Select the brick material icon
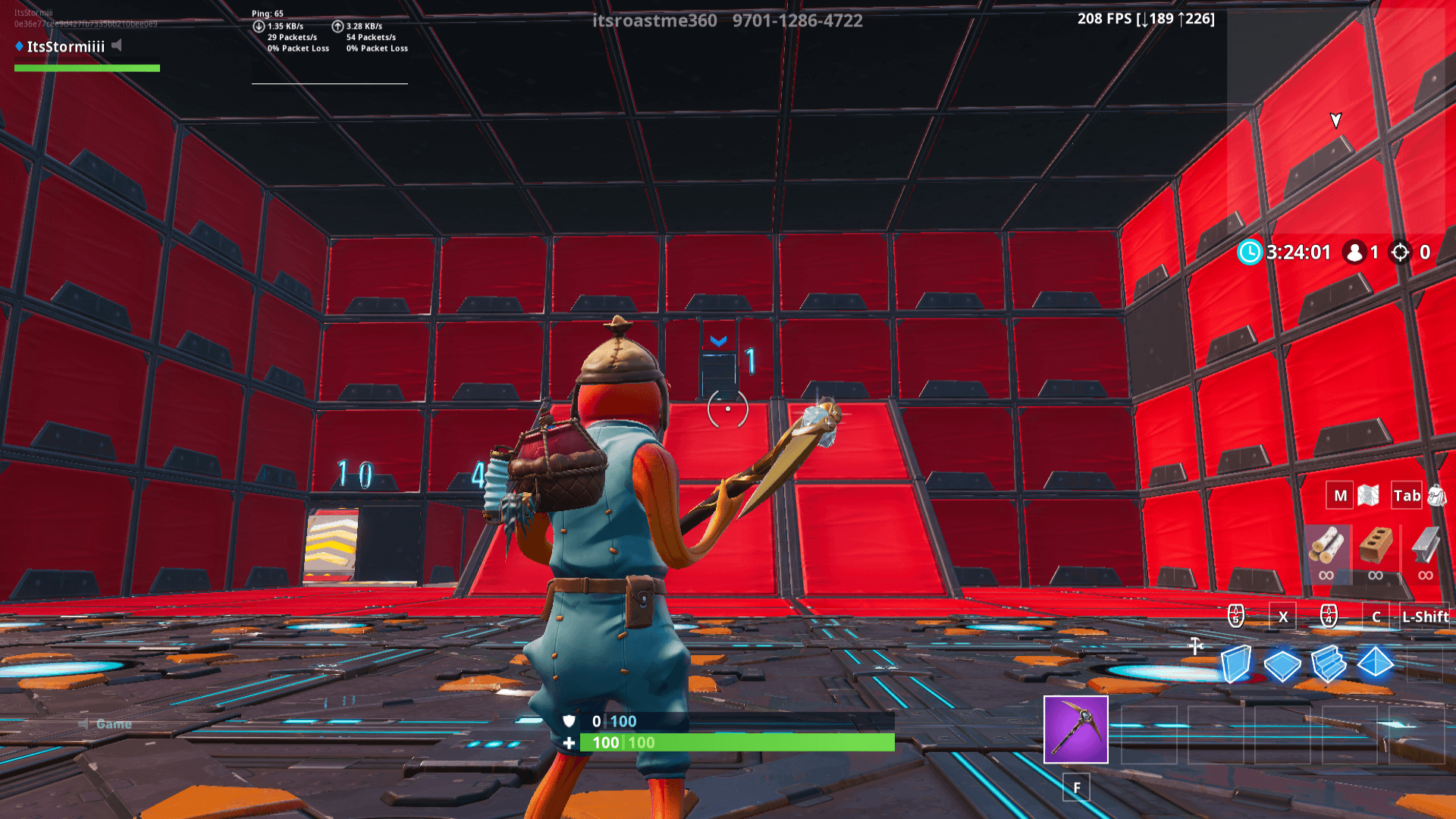Viewport: 1456px width, 819px height. [x=1374, y=544]
